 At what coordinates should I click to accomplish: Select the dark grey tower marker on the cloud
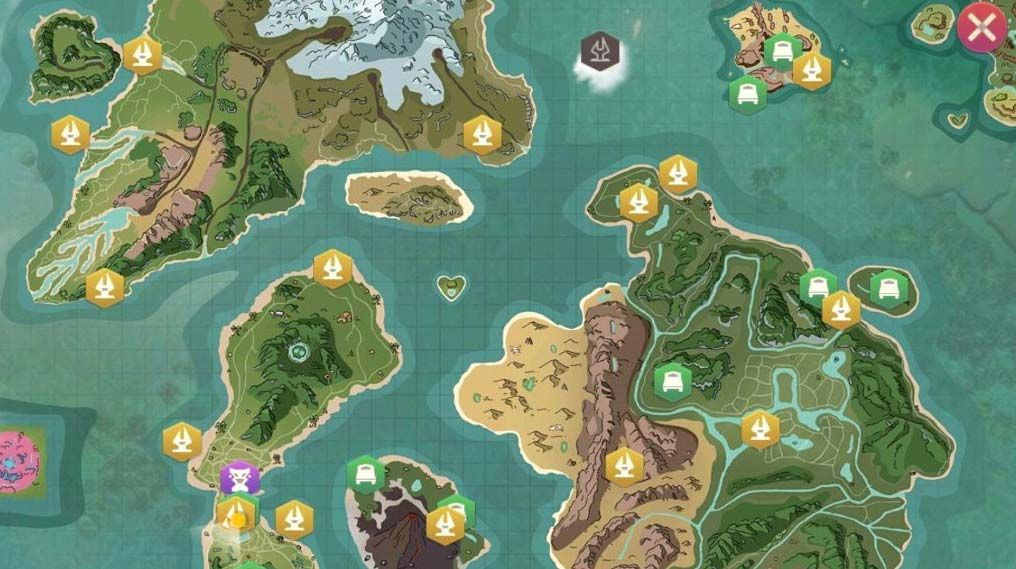[600, 49]
